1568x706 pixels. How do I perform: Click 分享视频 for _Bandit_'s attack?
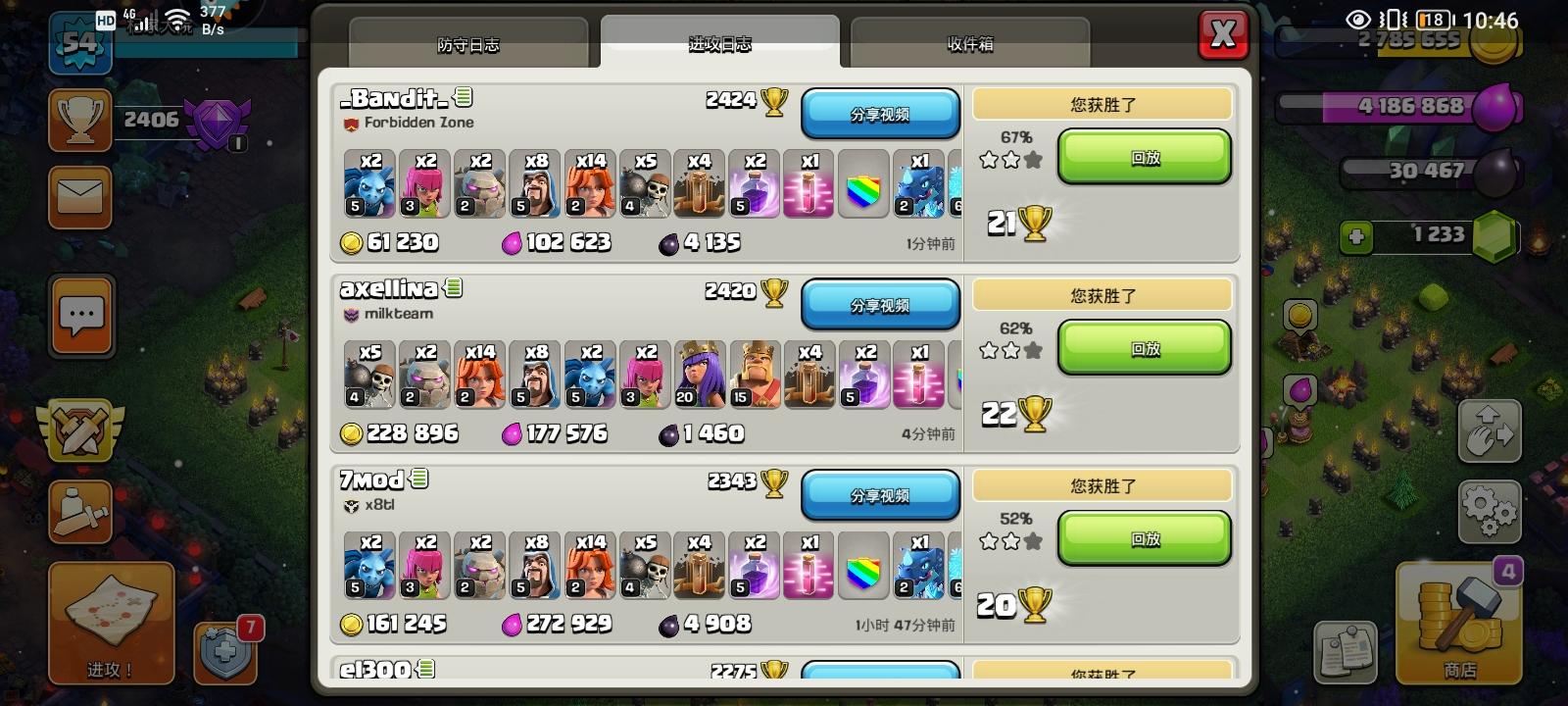pos(879,113)
